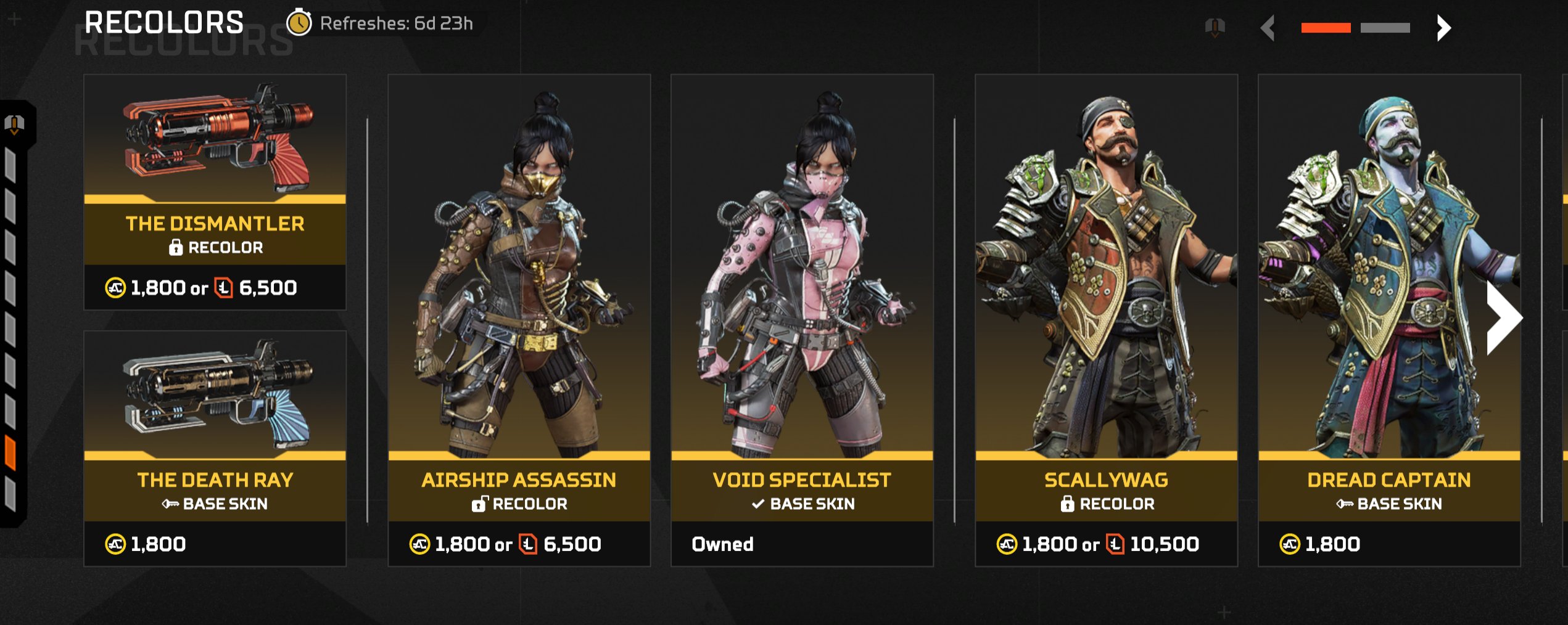1568x625 pixels.
Task: Switch to the second grey page indicator
Action: click(1385, 28)
